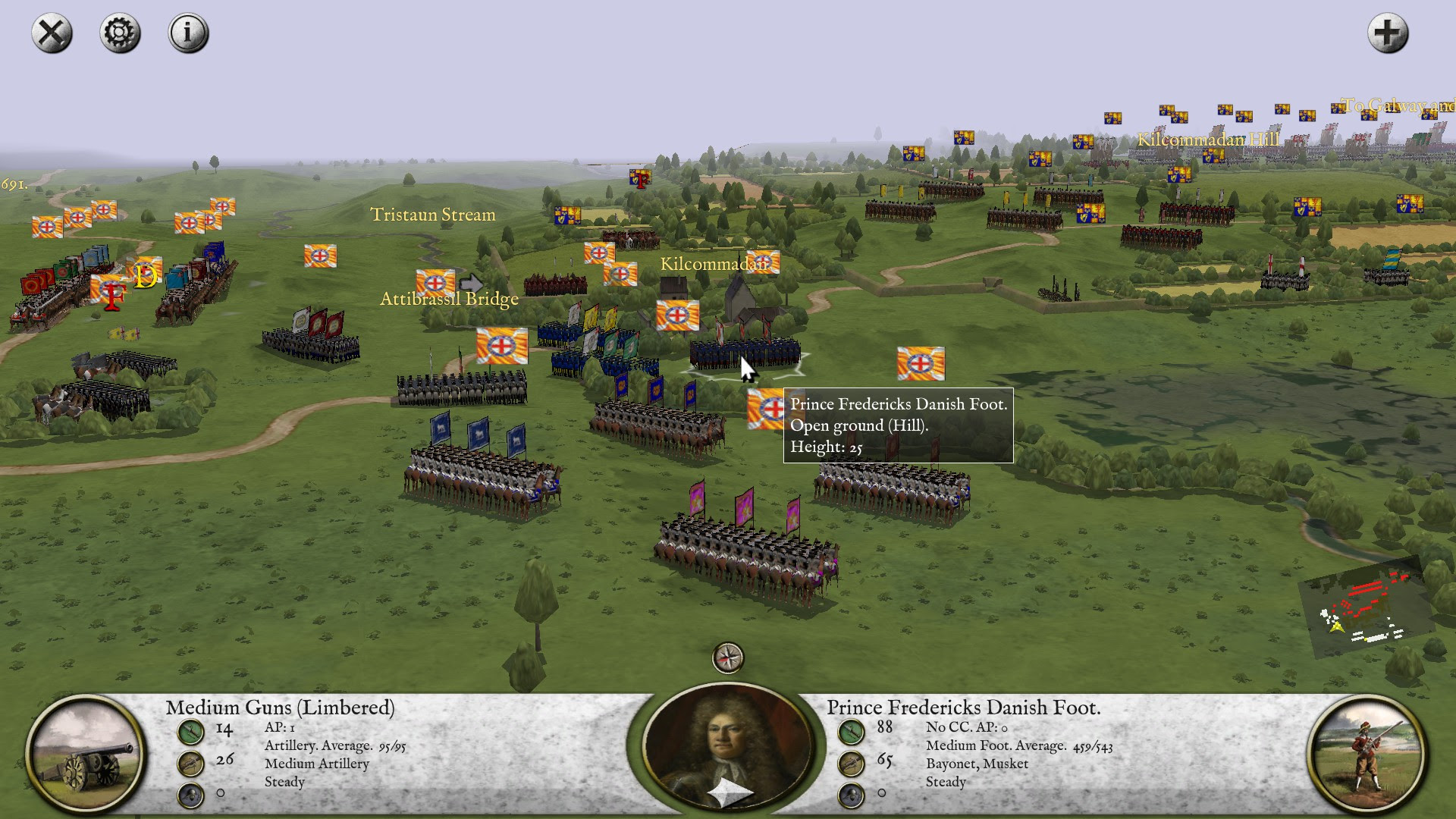Select Prince Fredericks Danish Foot unit
Viewport: 1456px width, 819px height.
click(745, 353)
